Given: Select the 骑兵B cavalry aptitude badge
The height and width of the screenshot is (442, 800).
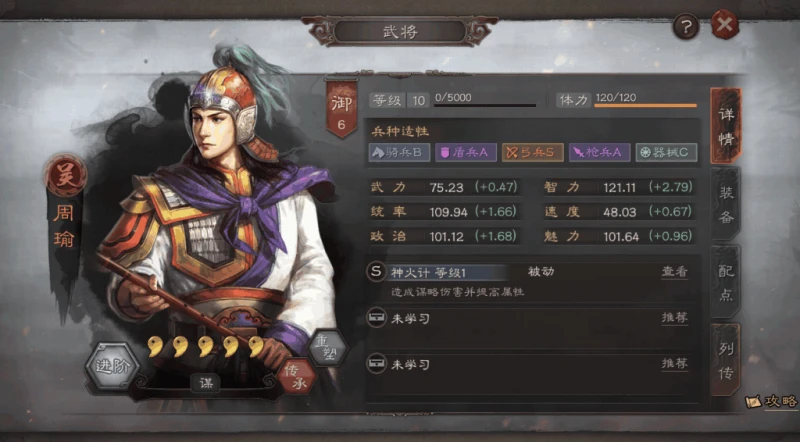Looking at the screenshot, I should [399, 153].
